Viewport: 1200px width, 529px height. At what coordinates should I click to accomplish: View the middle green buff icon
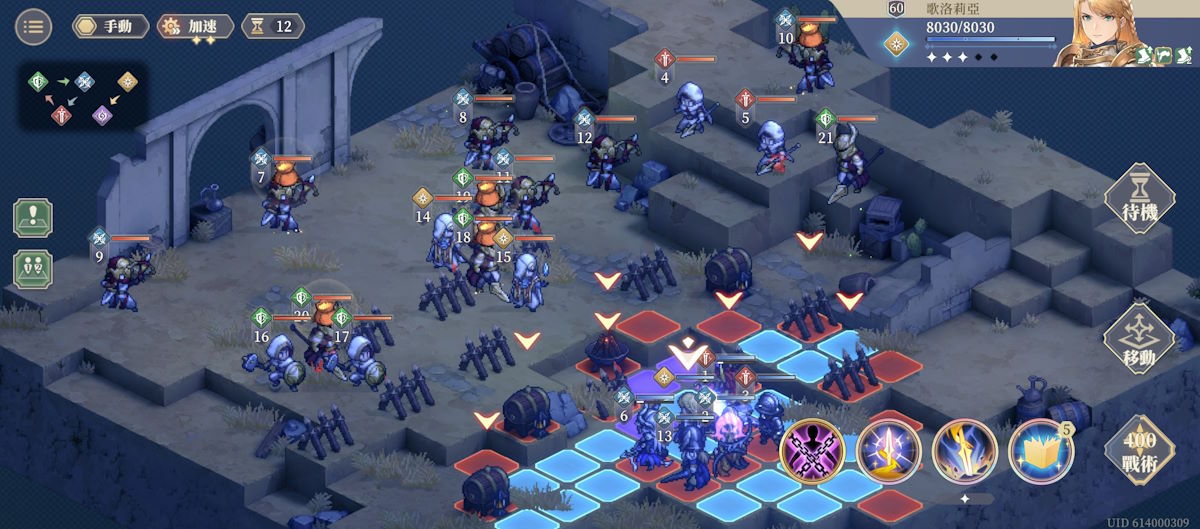pos(1164,56)
